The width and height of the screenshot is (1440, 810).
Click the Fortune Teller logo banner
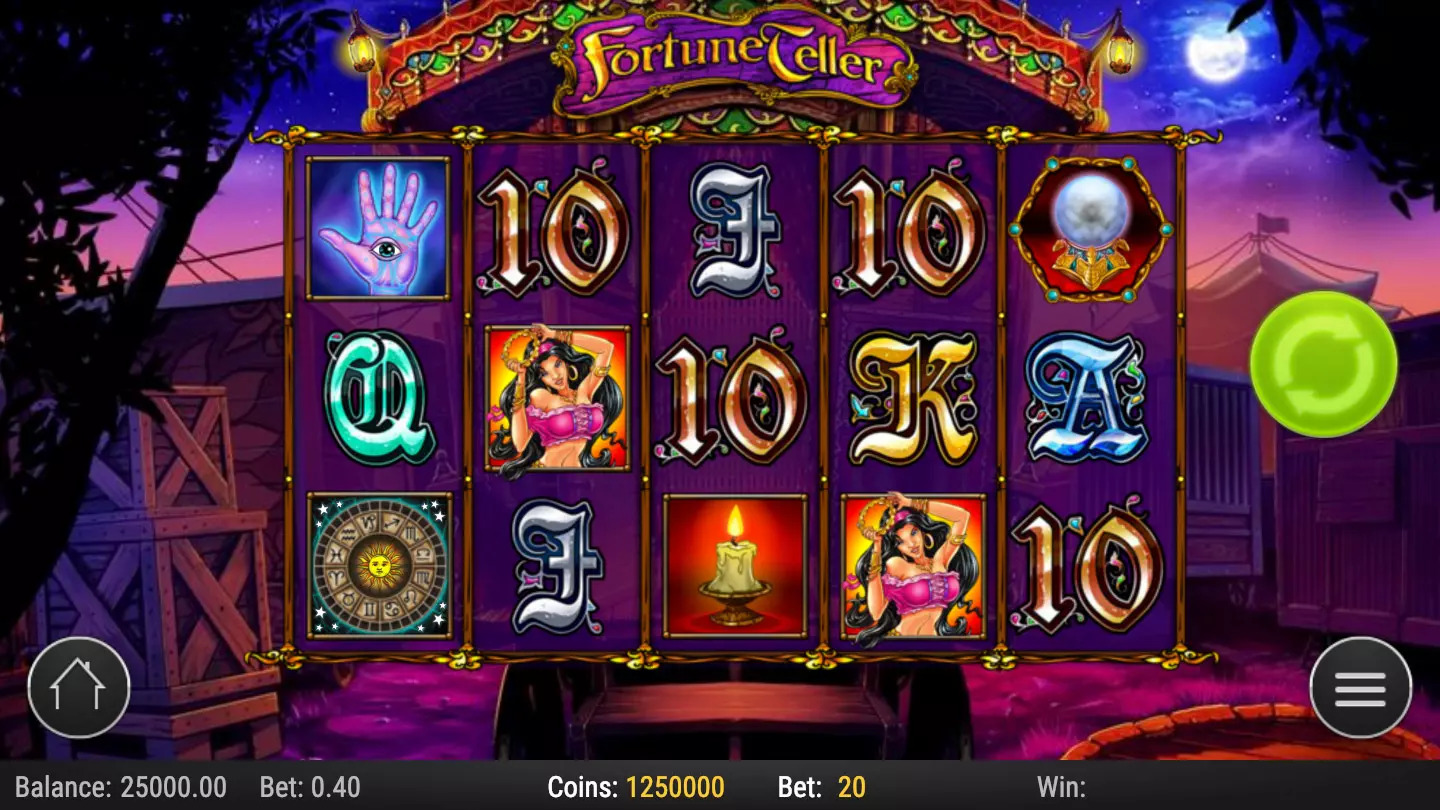pyautogui.click(x=731, y=60)
